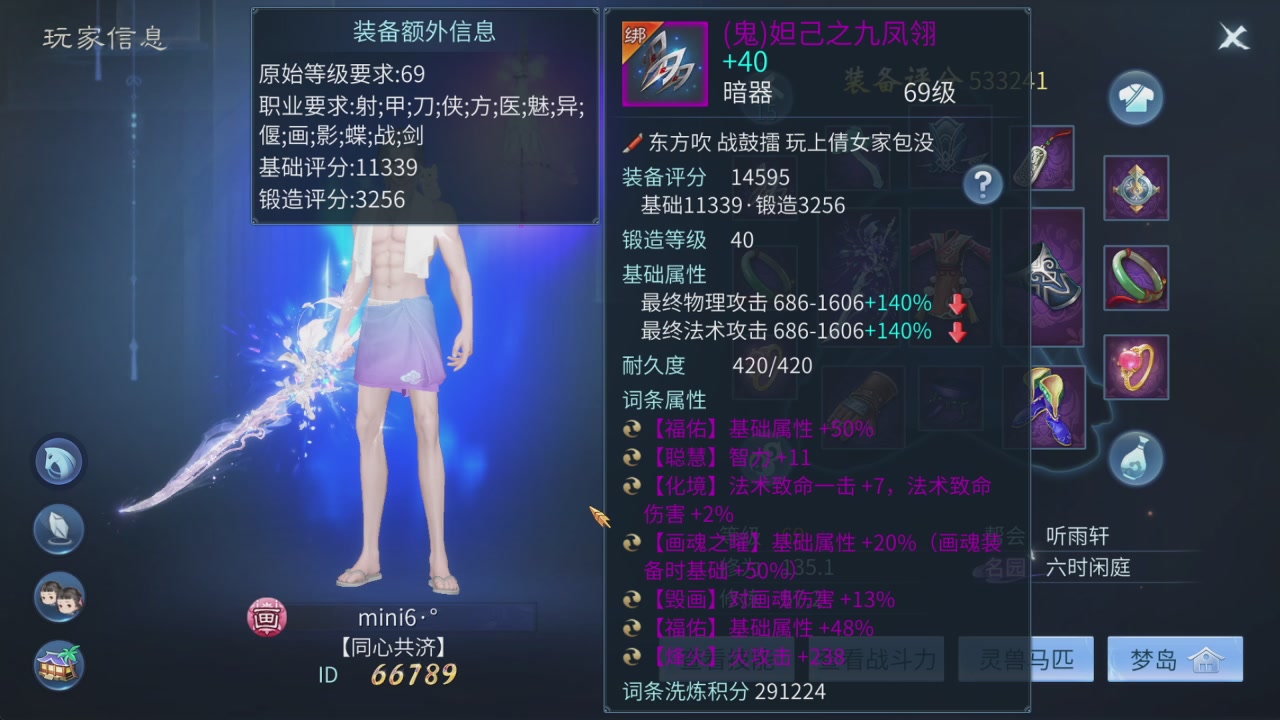Select the pink gem ring equipment slot

click(1136, 367)
